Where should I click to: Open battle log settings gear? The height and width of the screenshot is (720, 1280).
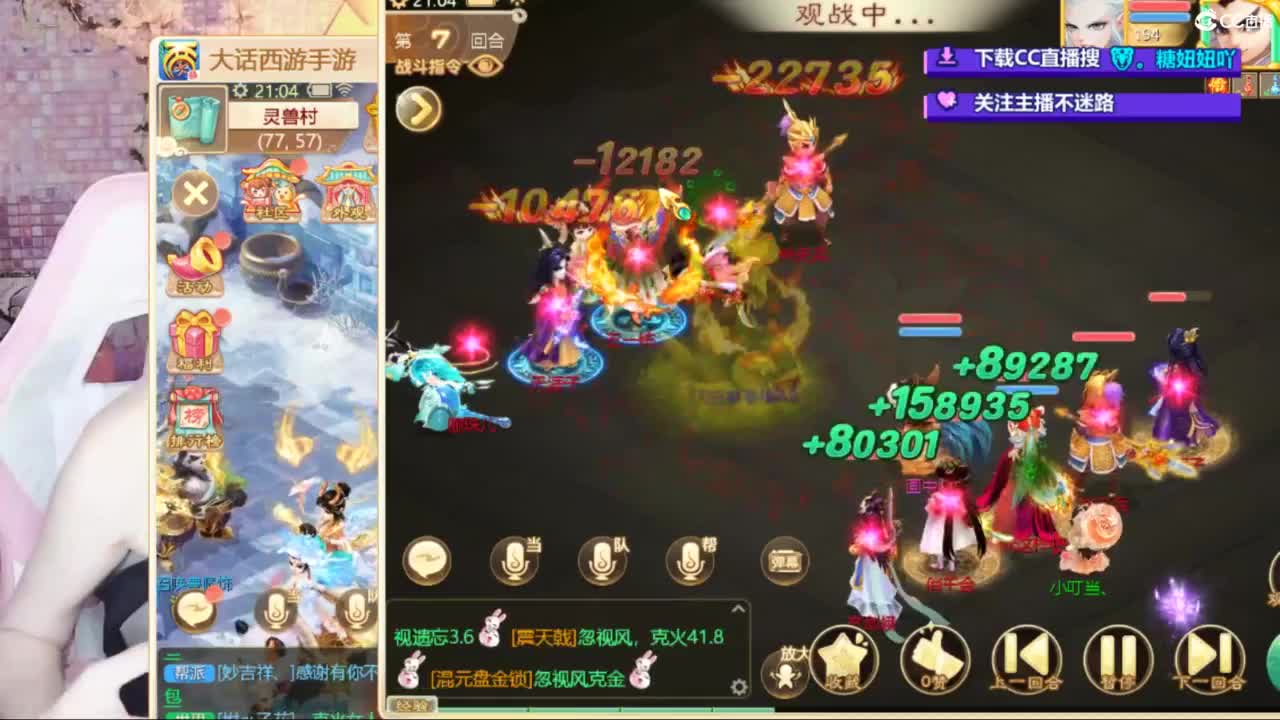738,688
